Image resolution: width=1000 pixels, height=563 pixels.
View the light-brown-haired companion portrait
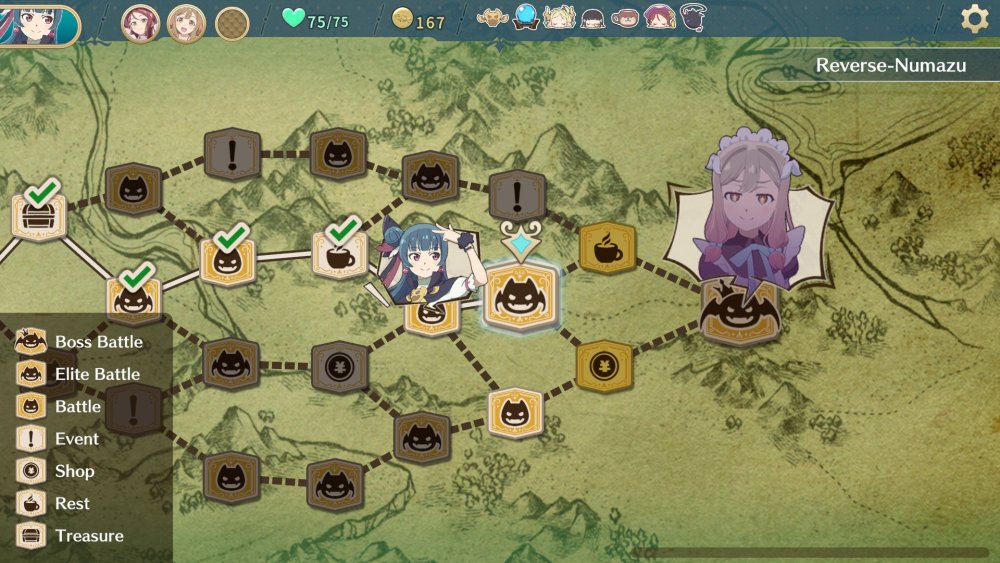click(x=186, y=22)
